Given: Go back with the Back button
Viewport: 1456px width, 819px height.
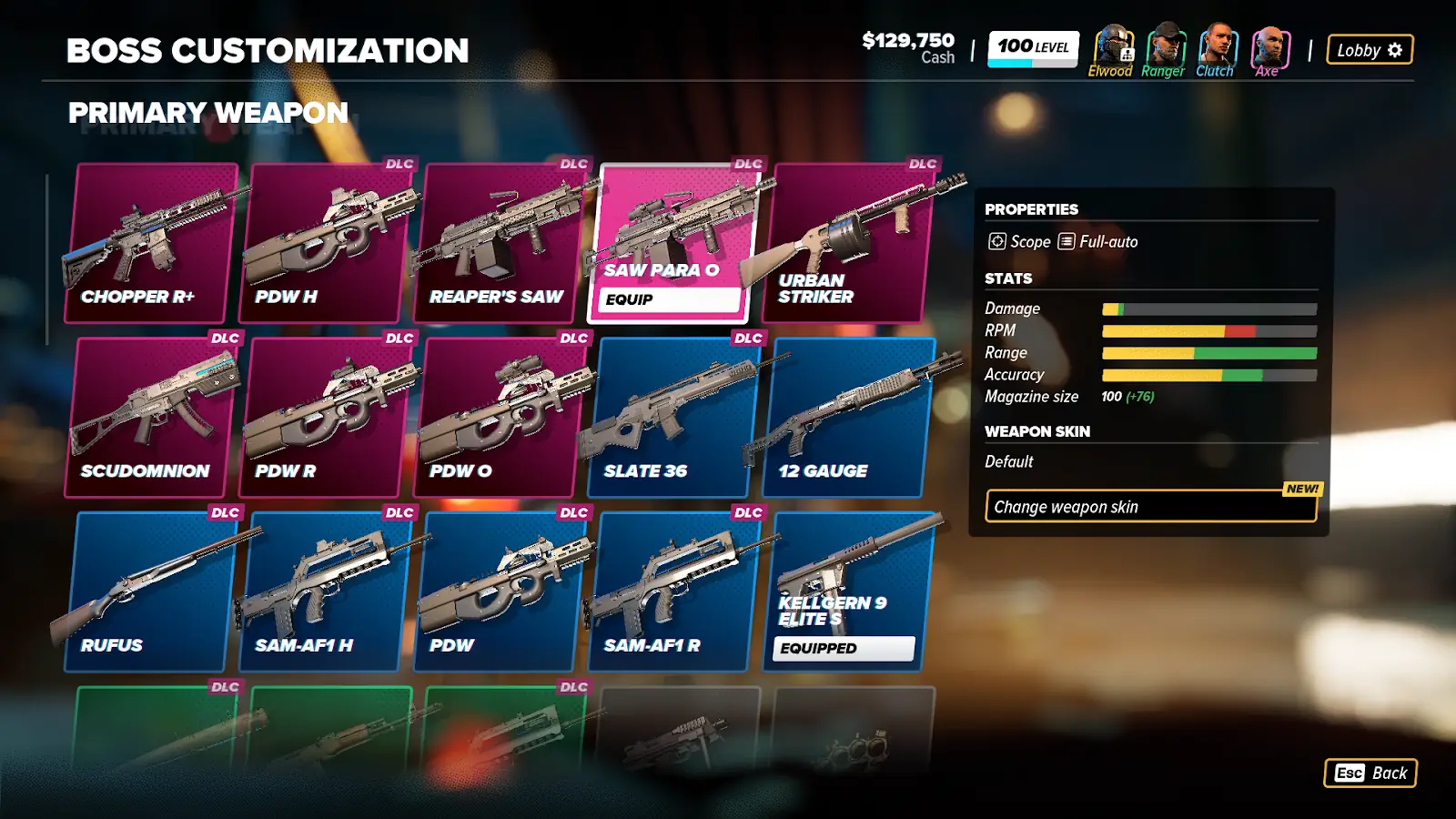Looking at the screenshot, I should tap(1370, 773).
